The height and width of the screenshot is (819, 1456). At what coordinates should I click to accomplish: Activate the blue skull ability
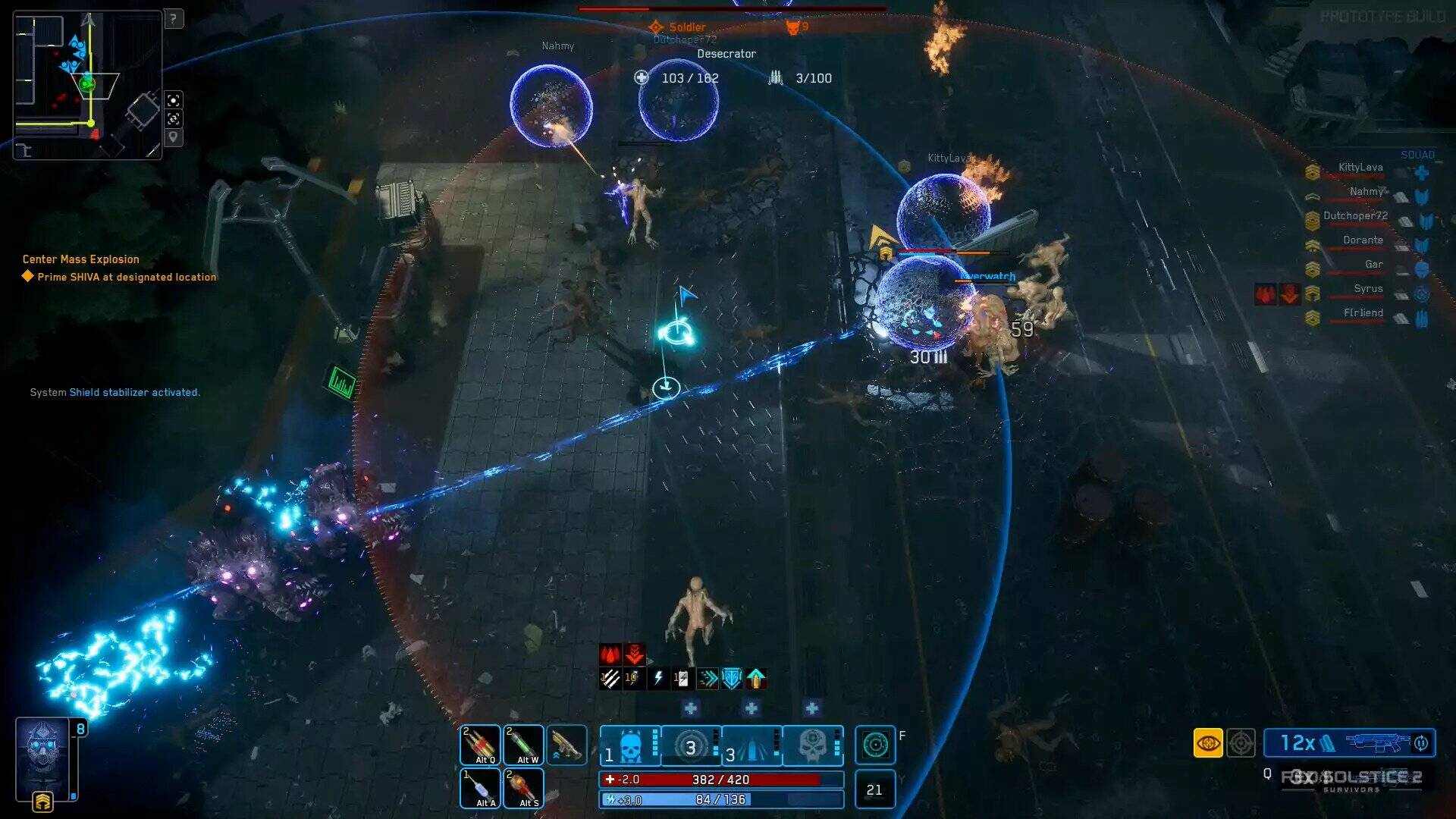[x=630, y=745]
